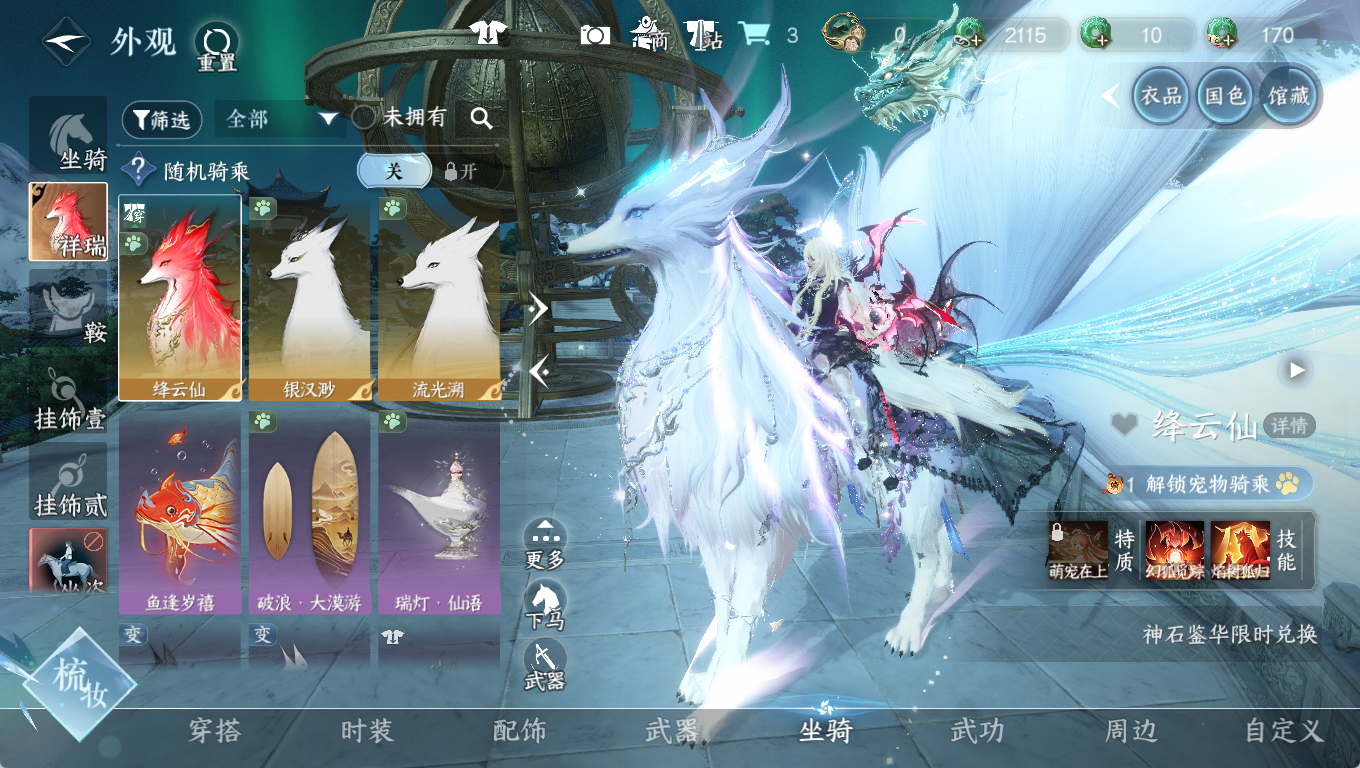Open the magnifier search
The image size is (1360, 768).
tap(481, 119)
